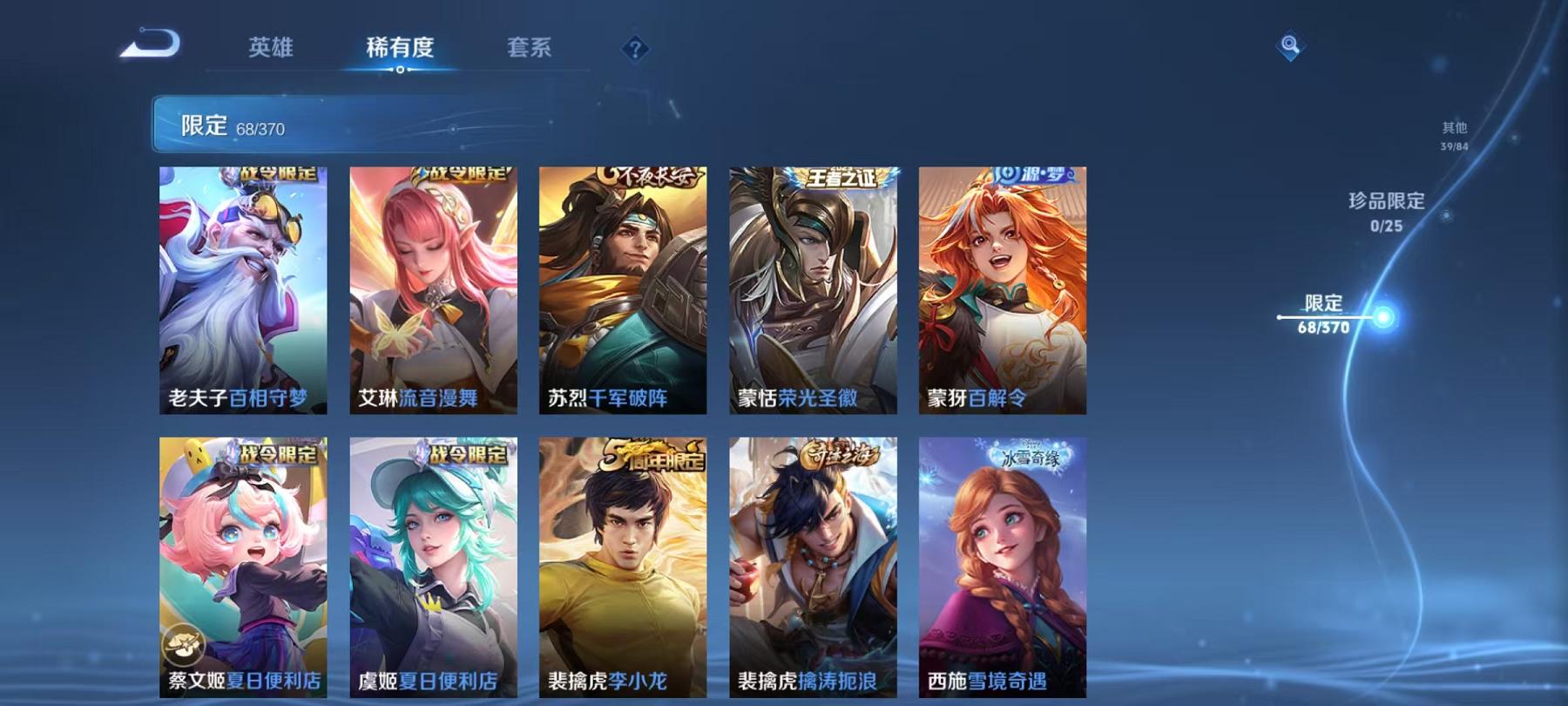Open help via the question mark icon
Viewport: 1568px width, 706px height.
635,50
